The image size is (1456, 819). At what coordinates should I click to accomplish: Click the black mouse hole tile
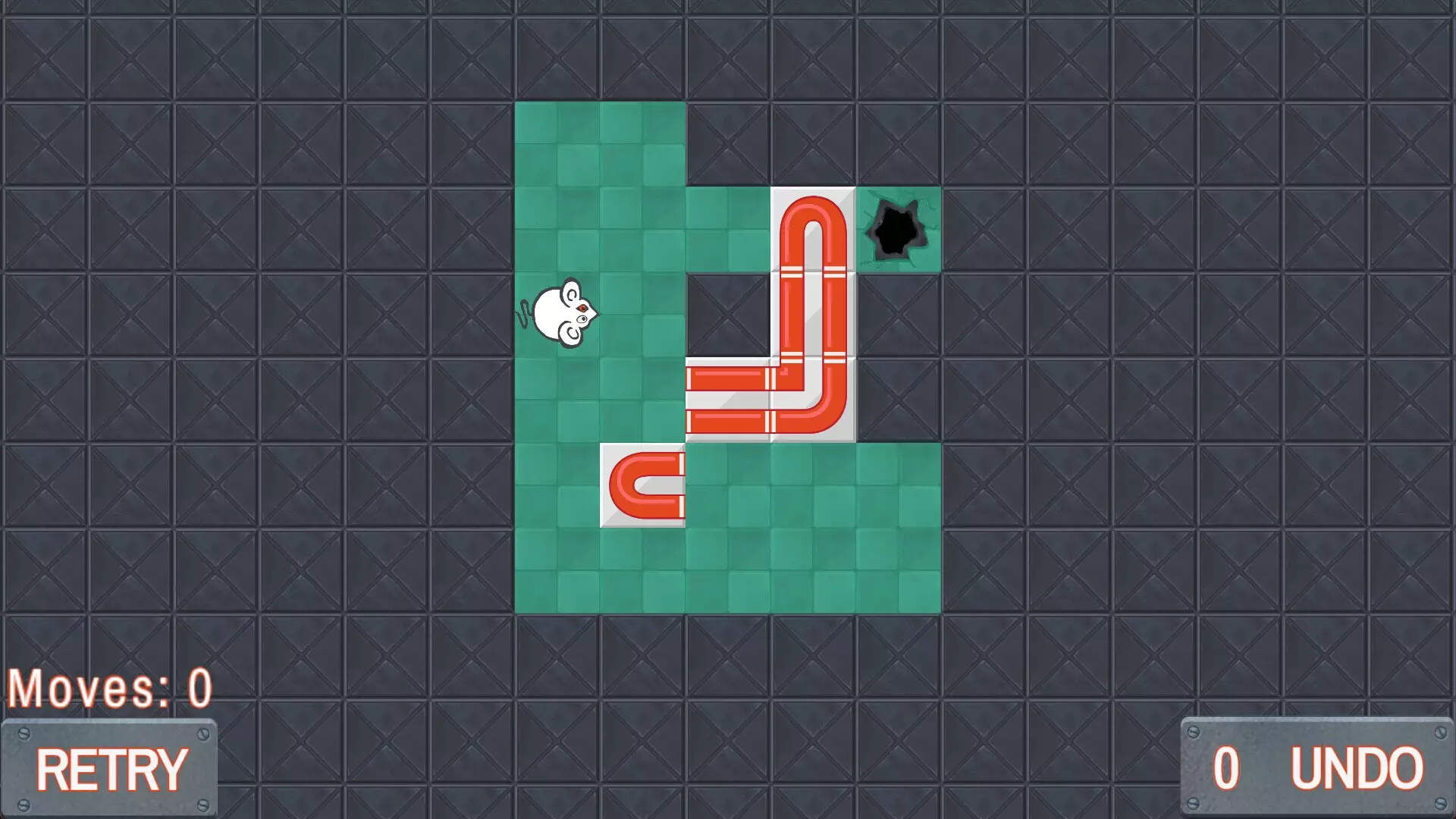tap(899, 227)
